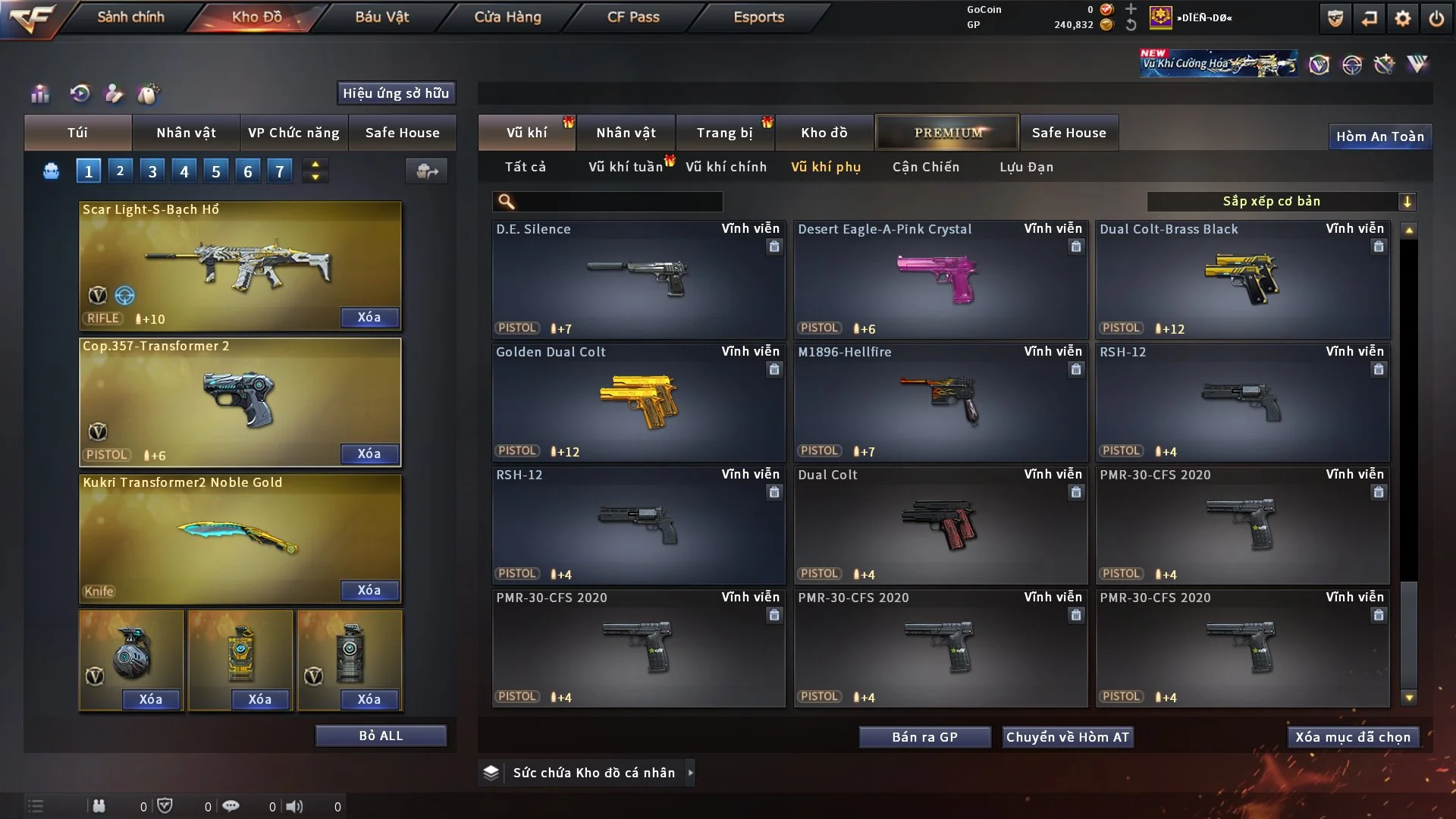
Task: Click Xóa mục đã chọn button
Action: 1353,737
